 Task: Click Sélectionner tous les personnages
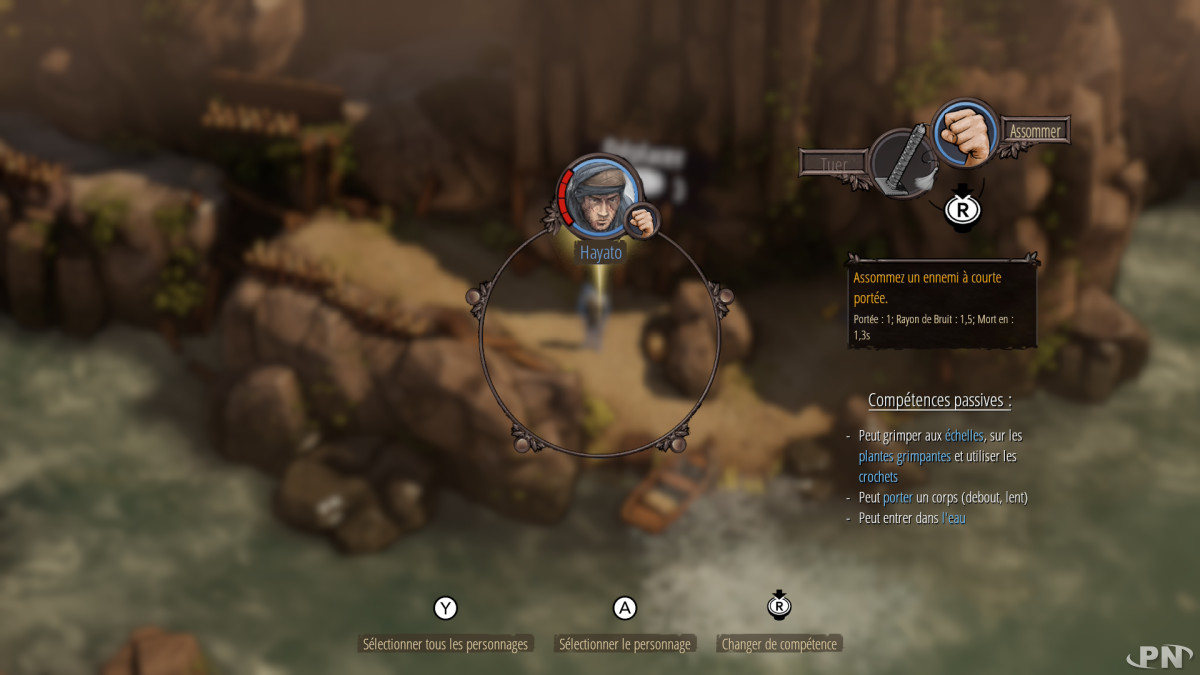point(445,644)
